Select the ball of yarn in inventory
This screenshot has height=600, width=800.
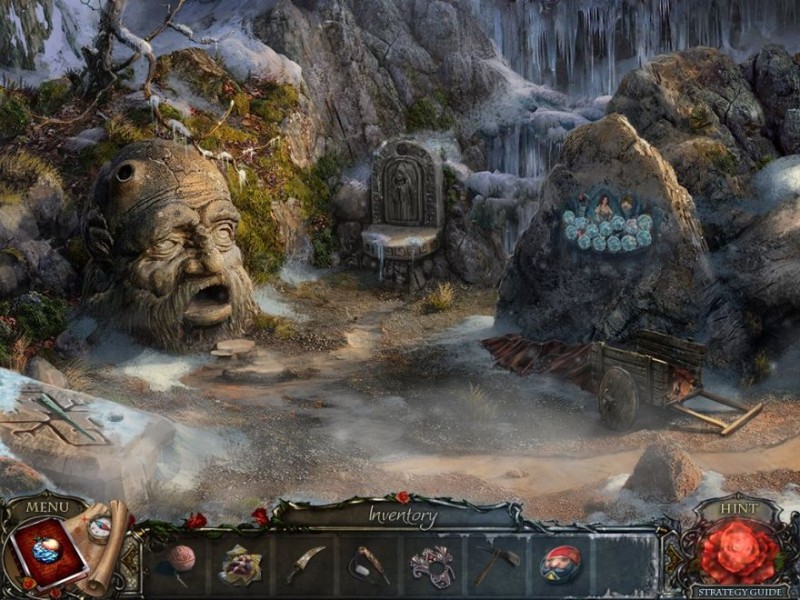(x=180, y=560)
